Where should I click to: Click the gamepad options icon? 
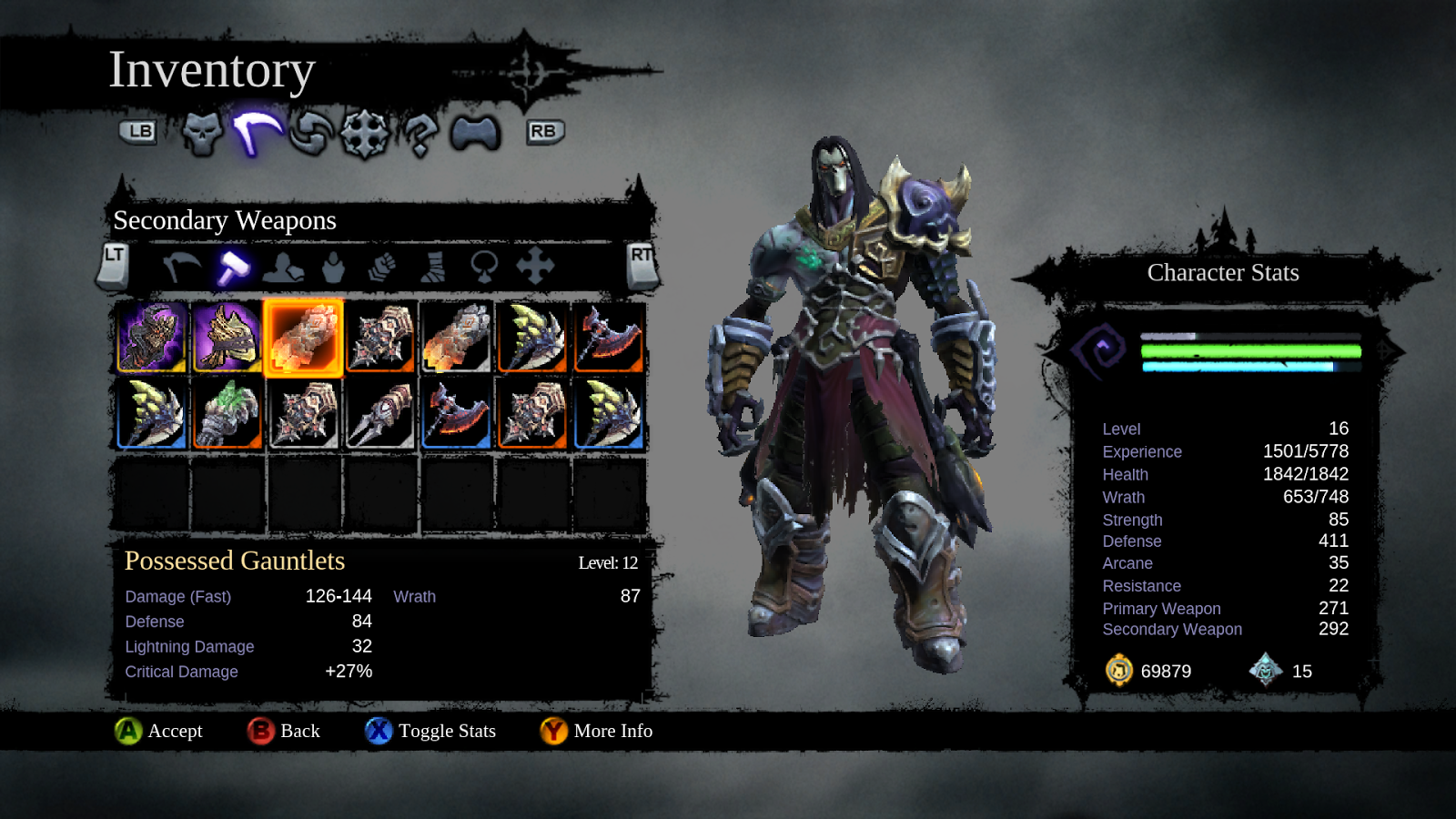coord(473,132)
